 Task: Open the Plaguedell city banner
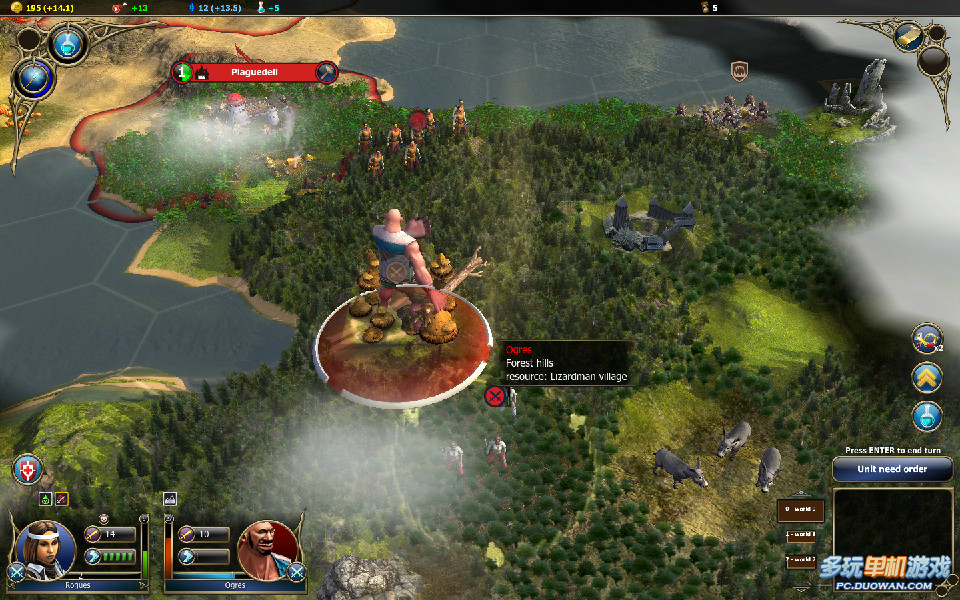coord(254,72)
